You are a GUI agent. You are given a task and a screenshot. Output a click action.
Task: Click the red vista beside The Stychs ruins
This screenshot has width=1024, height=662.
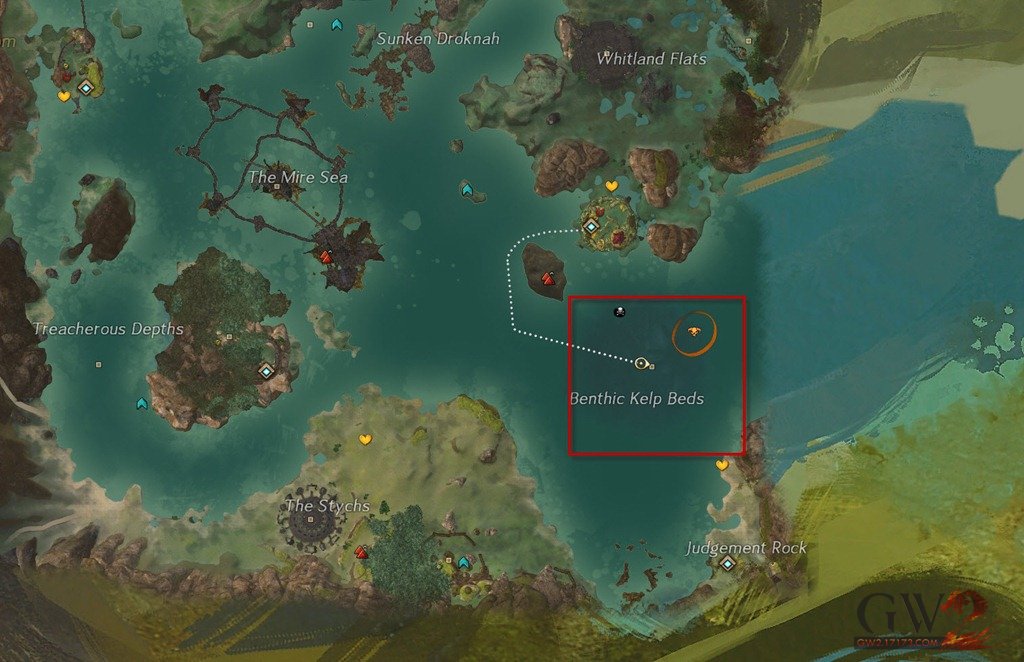click(361, 551)
